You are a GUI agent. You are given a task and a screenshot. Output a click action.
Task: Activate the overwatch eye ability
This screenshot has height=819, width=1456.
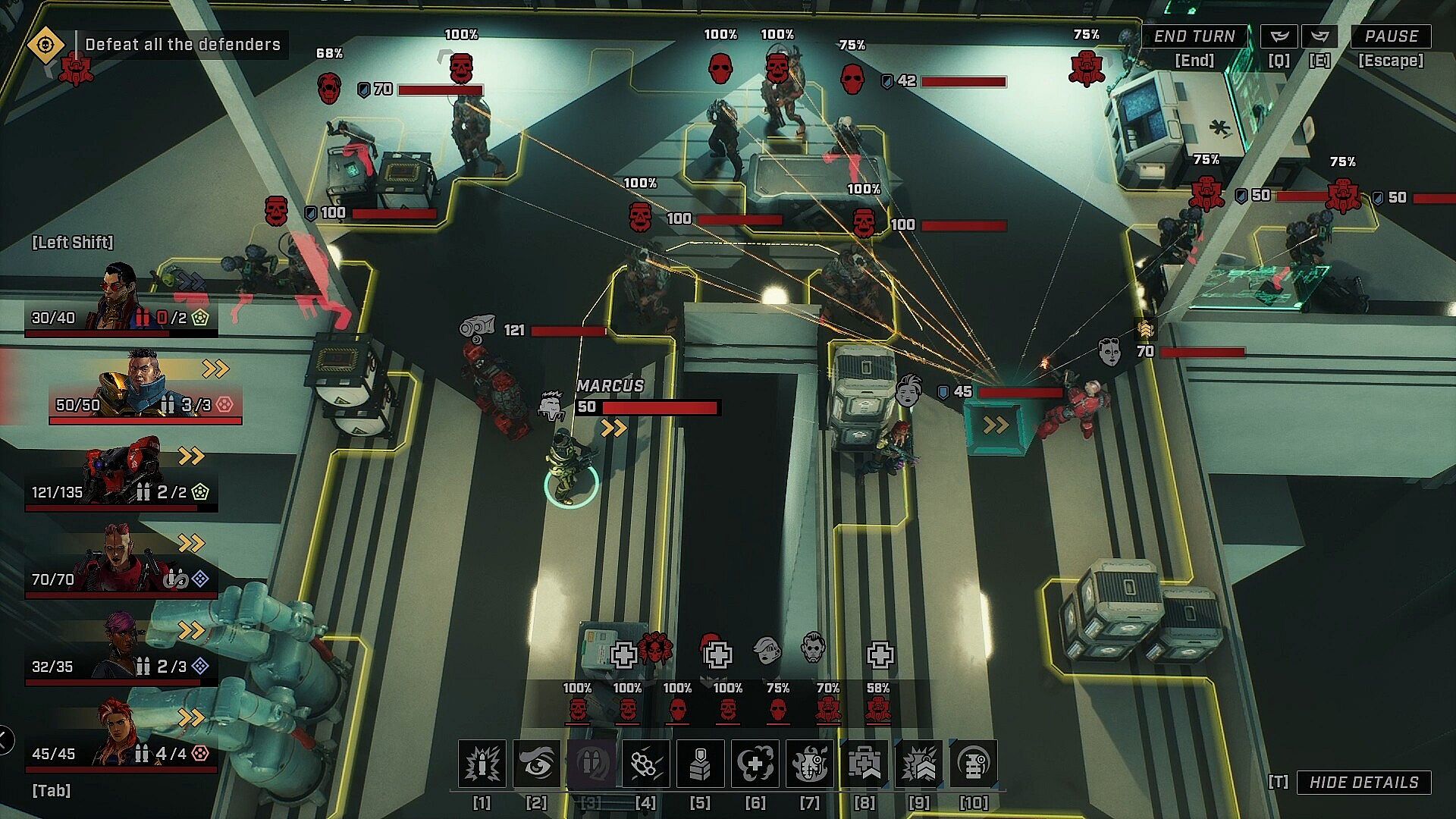(536, 764)
